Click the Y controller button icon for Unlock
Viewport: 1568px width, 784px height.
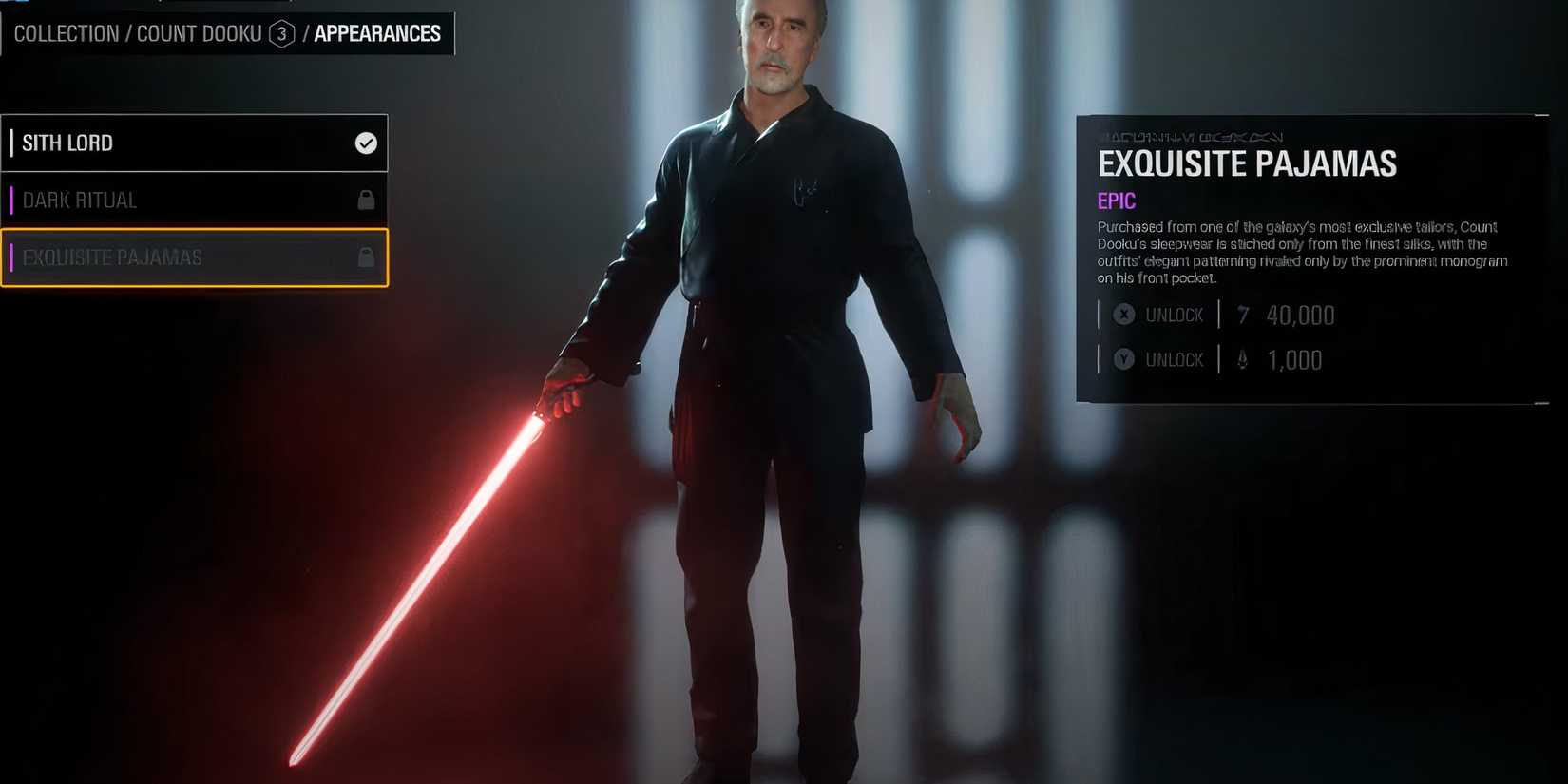tap(1124, 359)
